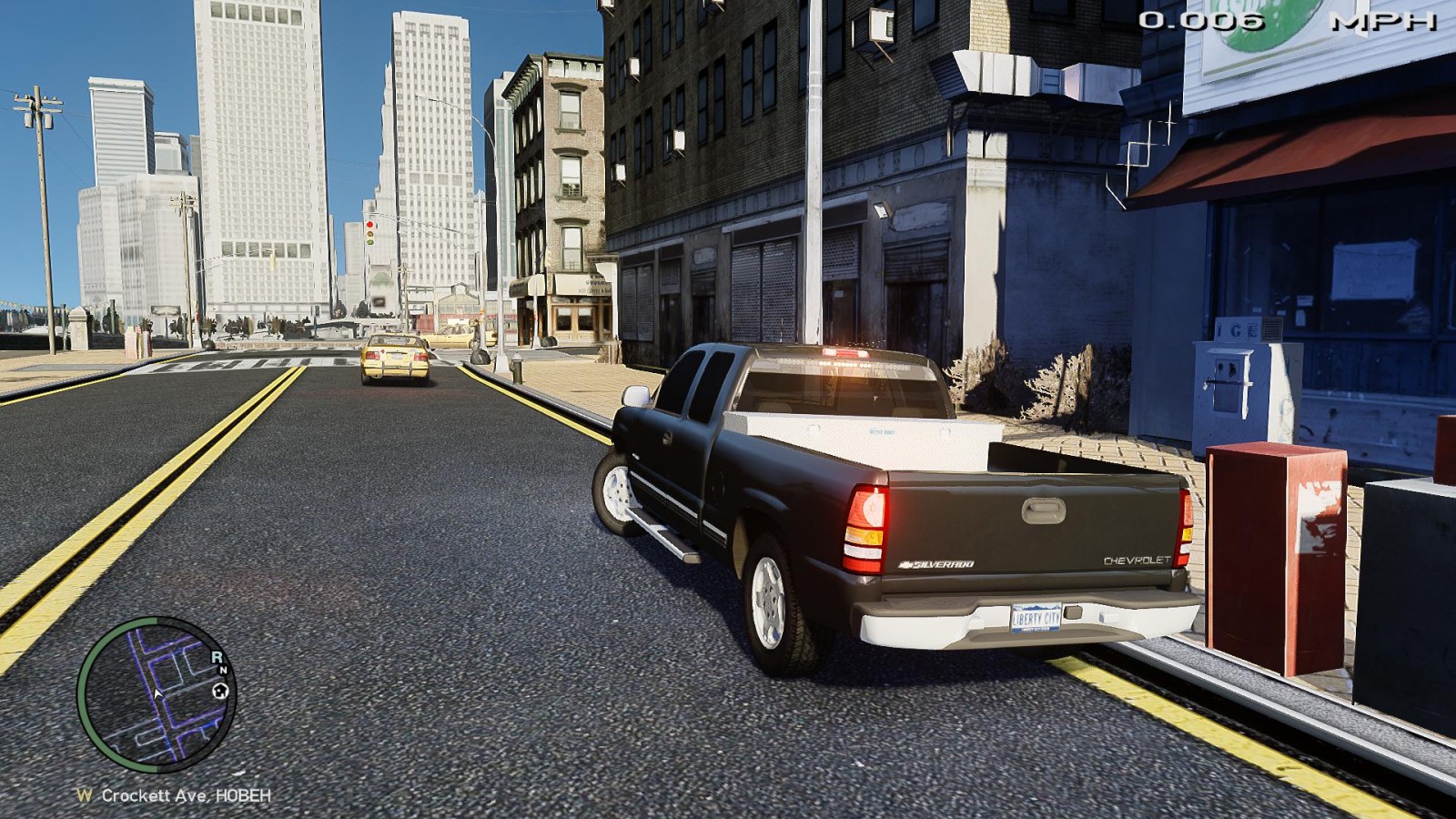The width and height of the screenshot is (1456, 819).
Task: Click the player arrow on the minimap
Action: [157, 694]
